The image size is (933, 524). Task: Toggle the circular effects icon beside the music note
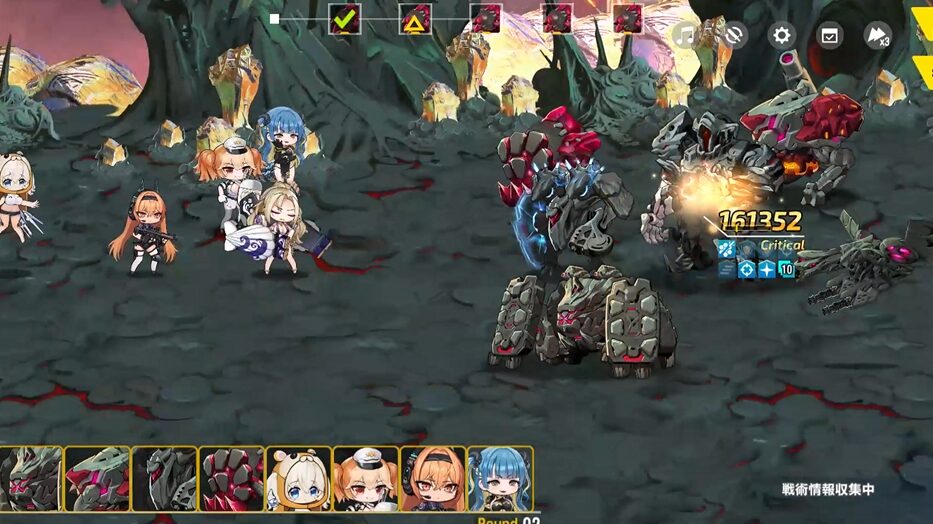pyautogui.click(x=733, y=36)
